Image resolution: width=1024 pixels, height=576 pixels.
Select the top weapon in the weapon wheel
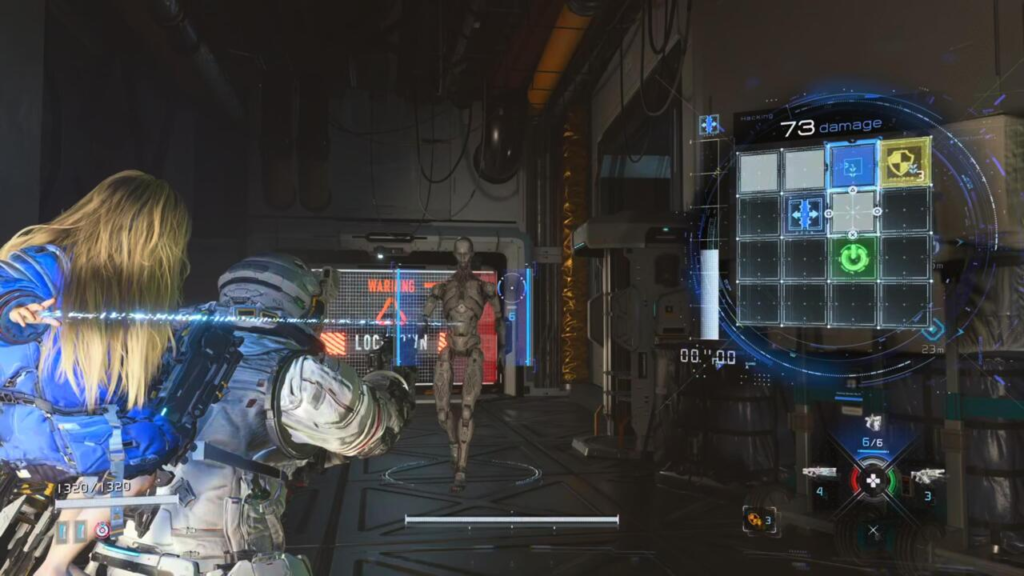(873, 423)
